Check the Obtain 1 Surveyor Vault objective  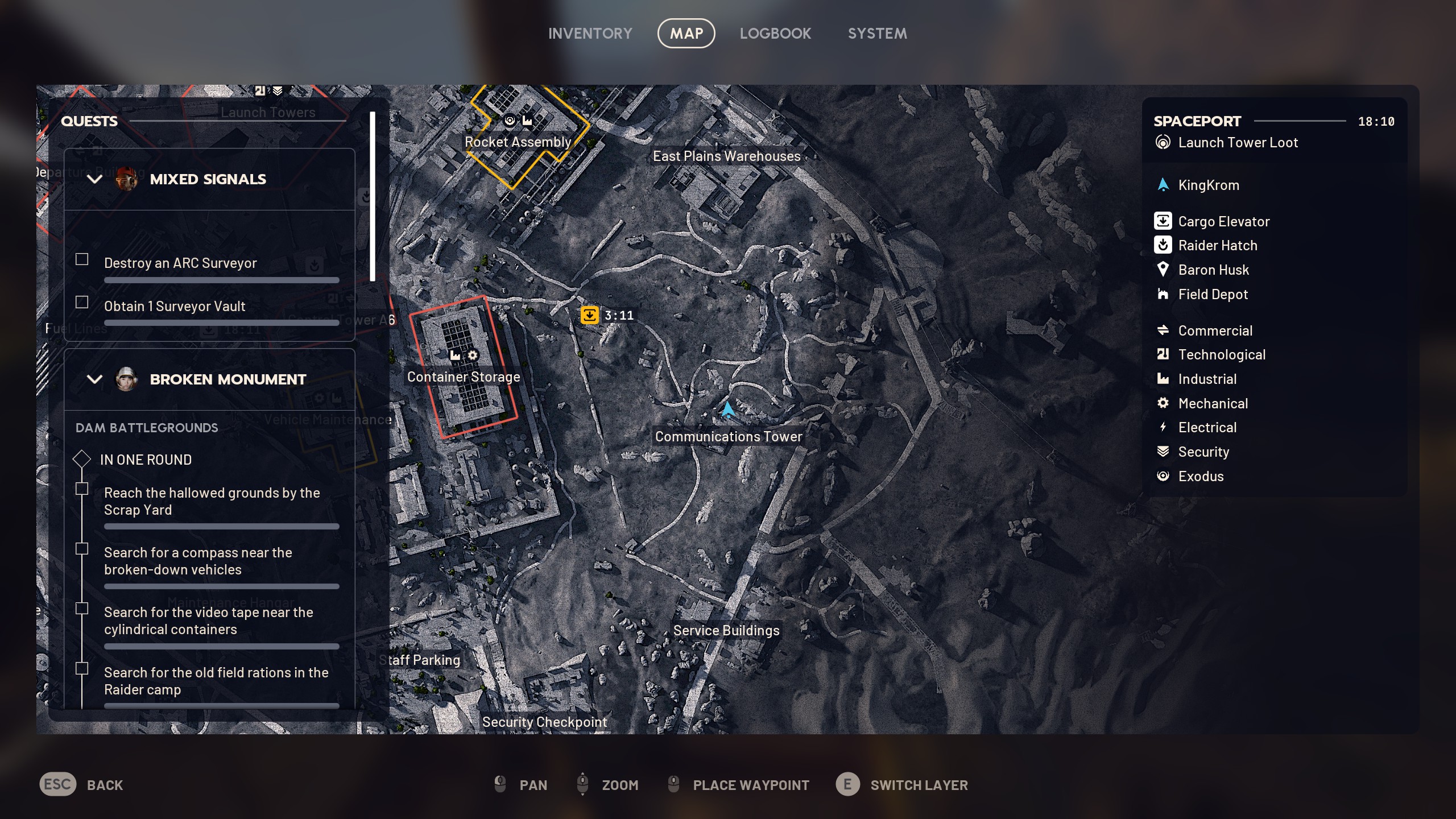tap(81, 302)
